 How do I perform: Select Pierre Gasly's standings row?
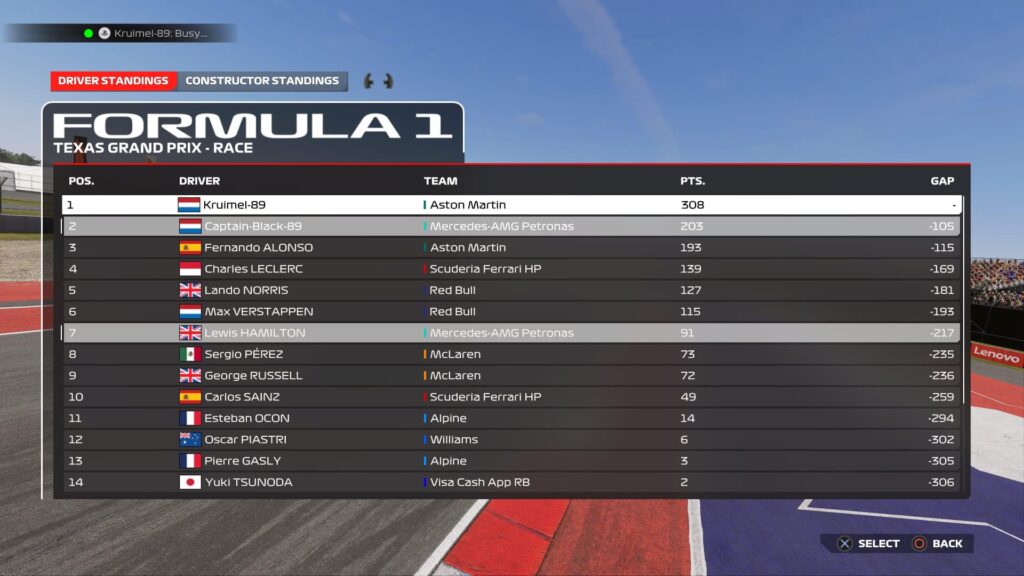[511, 461]
